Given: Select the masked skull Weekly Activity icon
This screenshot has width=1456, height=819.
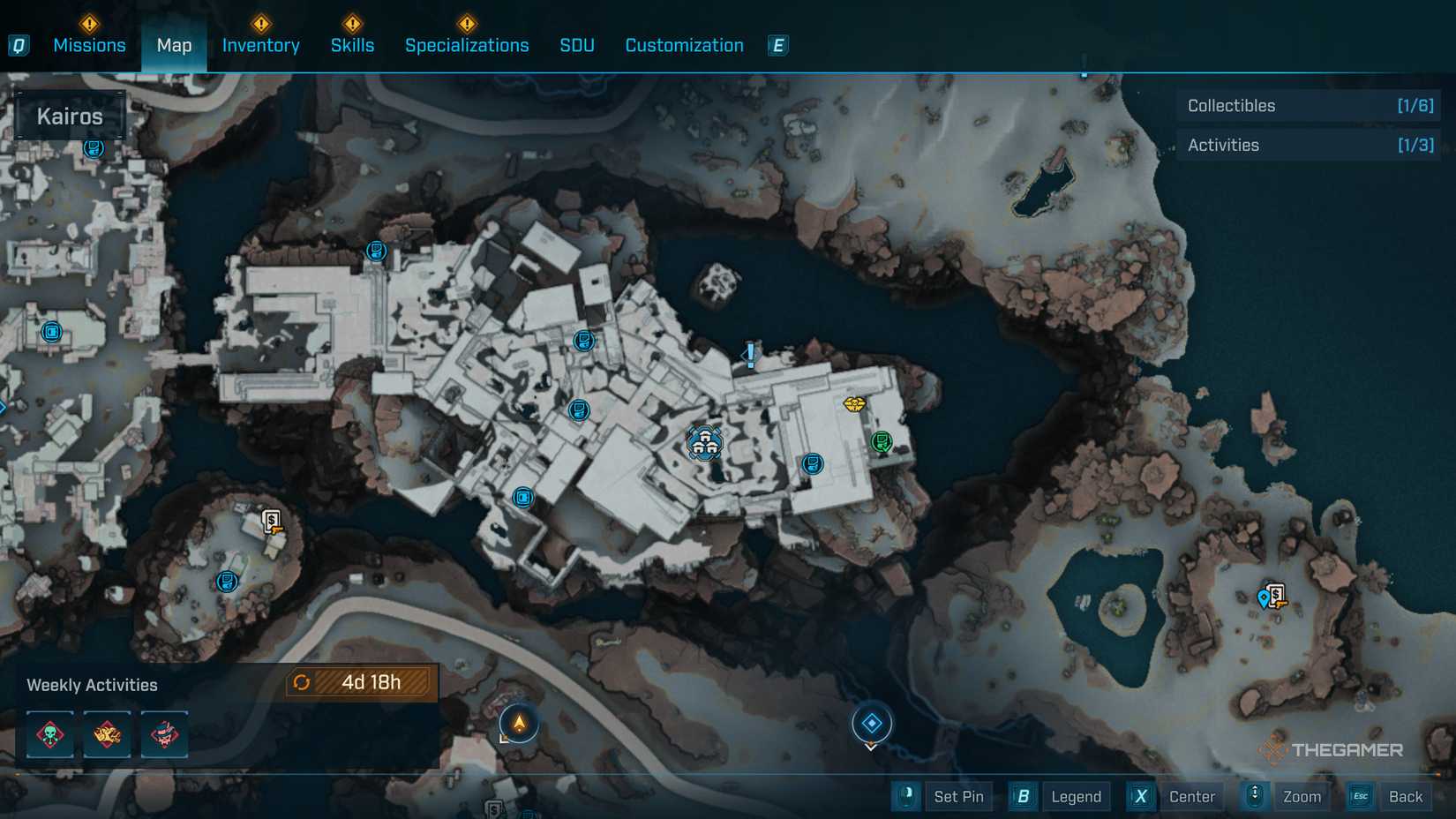Looking at the screenshot, I should click(165, 733).
